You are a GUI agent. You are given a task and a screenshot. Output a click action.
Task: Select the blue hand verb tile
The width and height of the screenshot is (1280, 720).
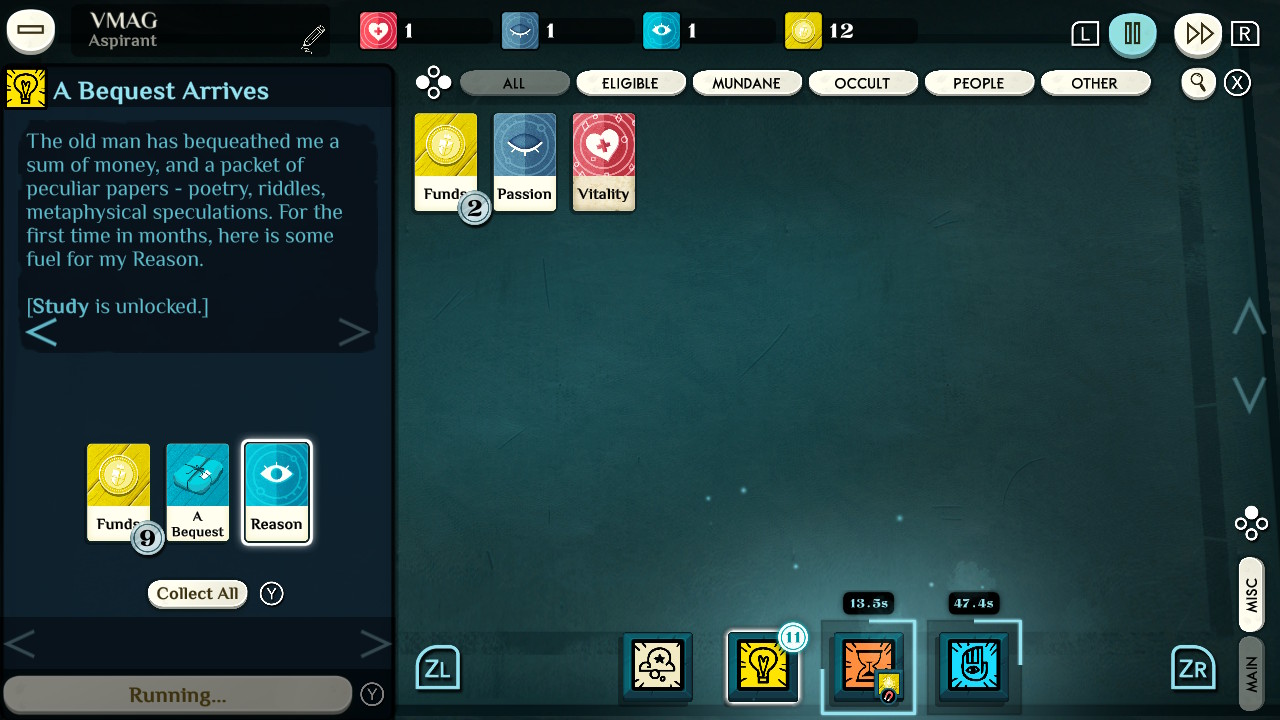click(x=973, y=667)
